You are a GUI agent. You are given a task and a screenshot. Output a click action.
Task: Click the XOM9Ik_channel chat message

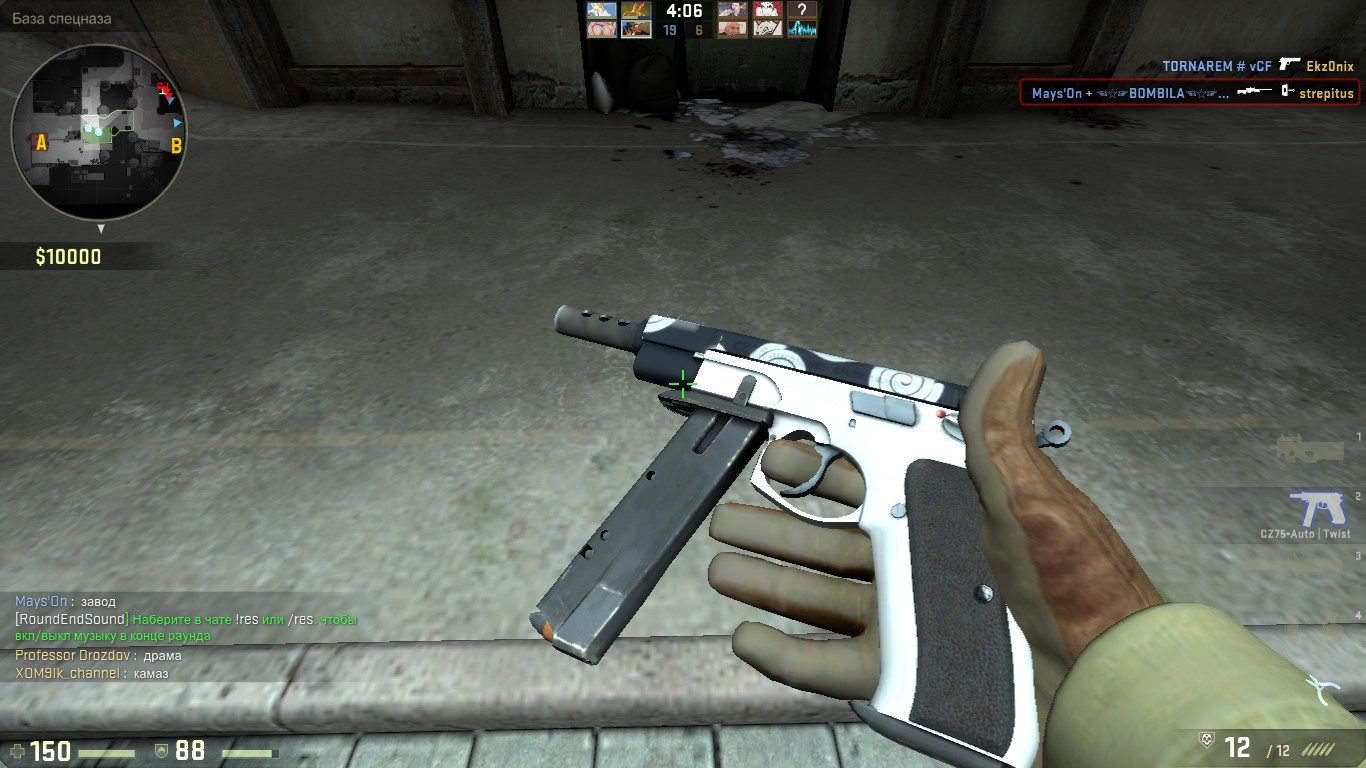pyautogui.click(x=91, y=674)
